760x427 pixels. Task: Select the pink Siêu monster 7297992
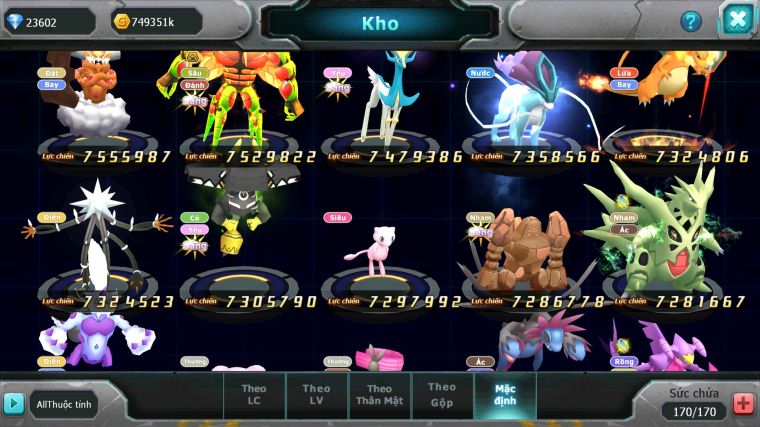(x=380, y=250)
